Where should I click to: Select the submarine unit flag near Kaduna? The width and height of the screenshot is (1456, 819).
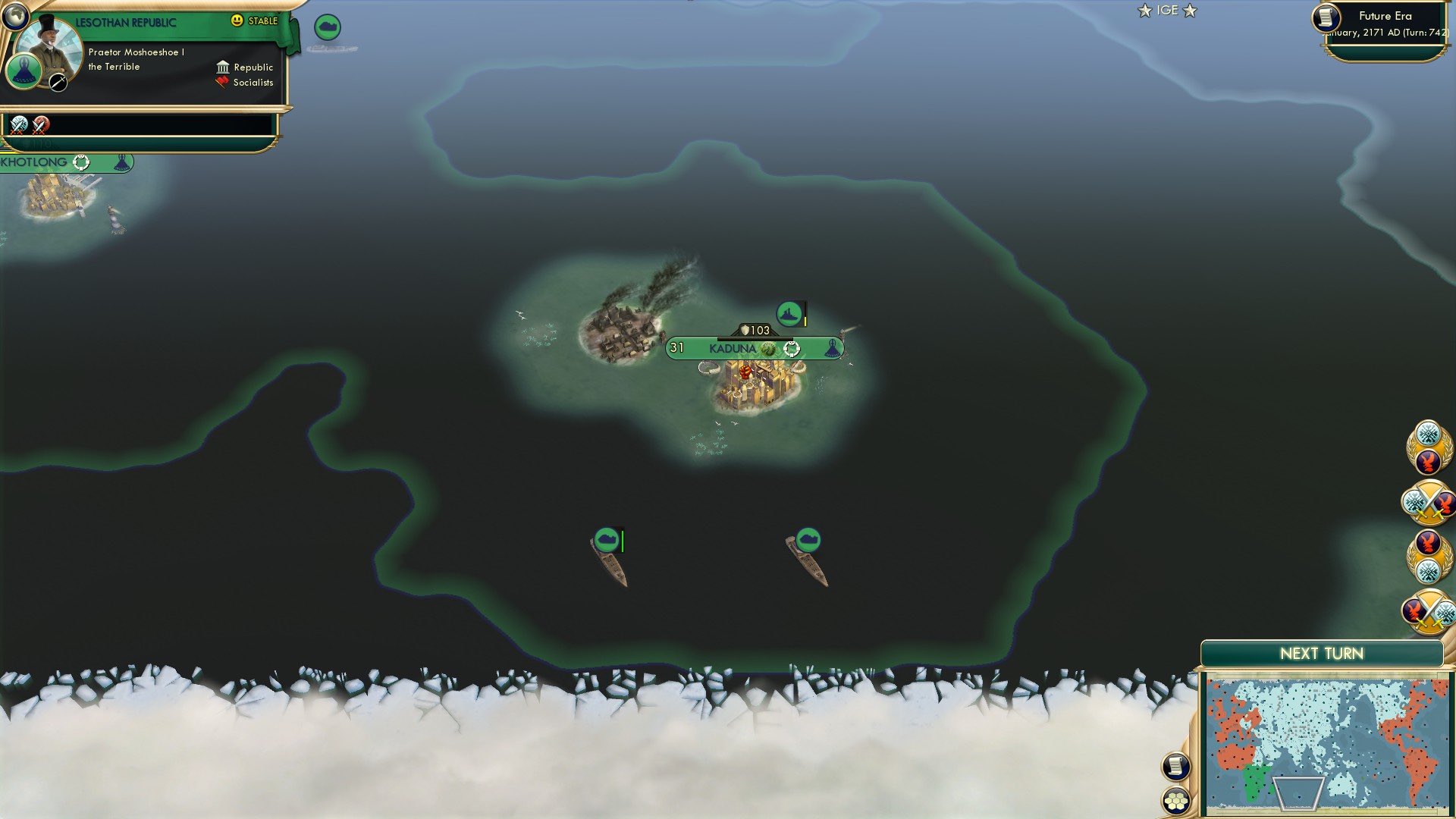[788, 313]
